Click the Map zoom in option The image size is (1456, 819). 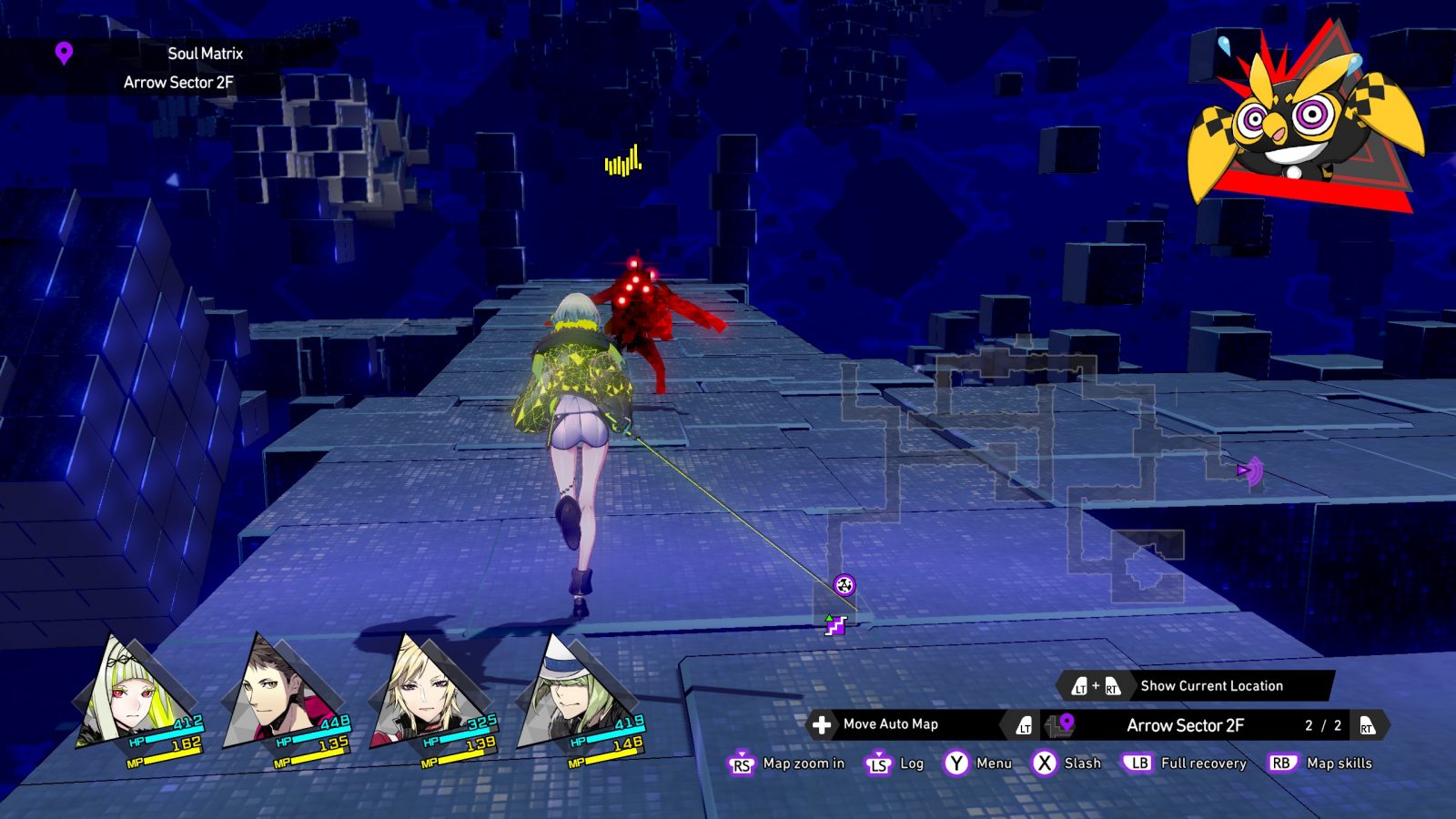point(803,763)
